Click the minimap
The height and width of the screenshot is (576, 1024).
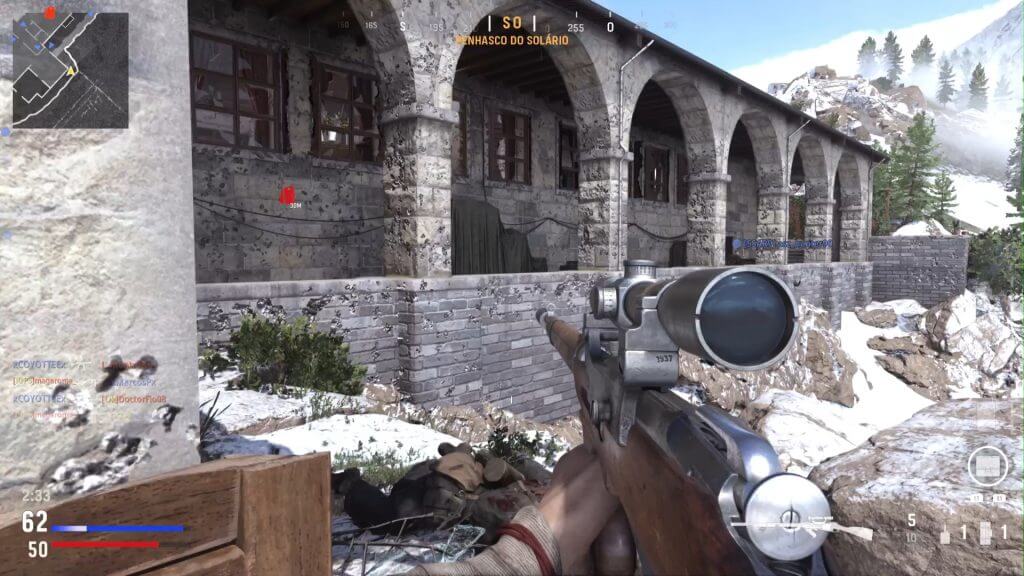point(70,70)
